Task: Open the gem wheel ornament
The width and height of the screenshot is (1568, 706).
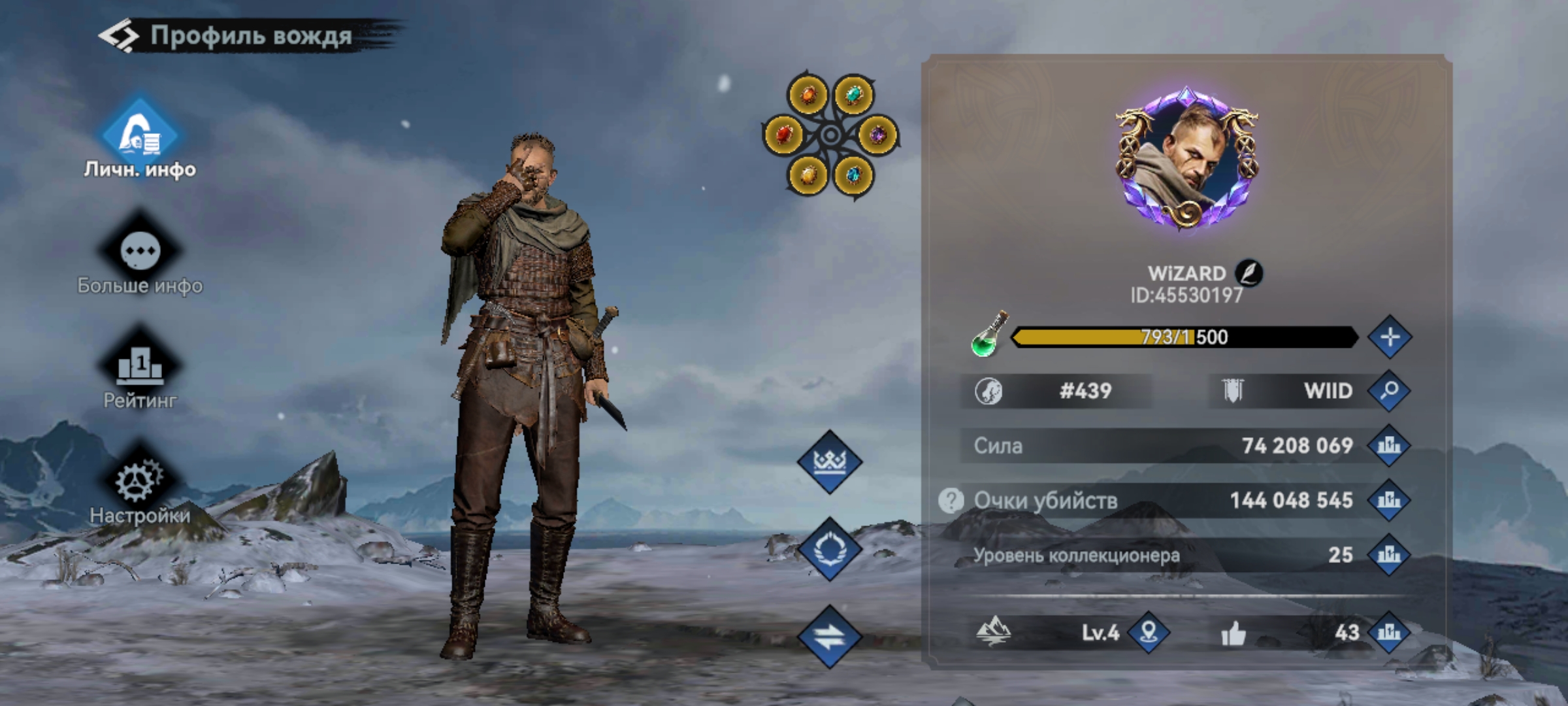Action: 831,135
